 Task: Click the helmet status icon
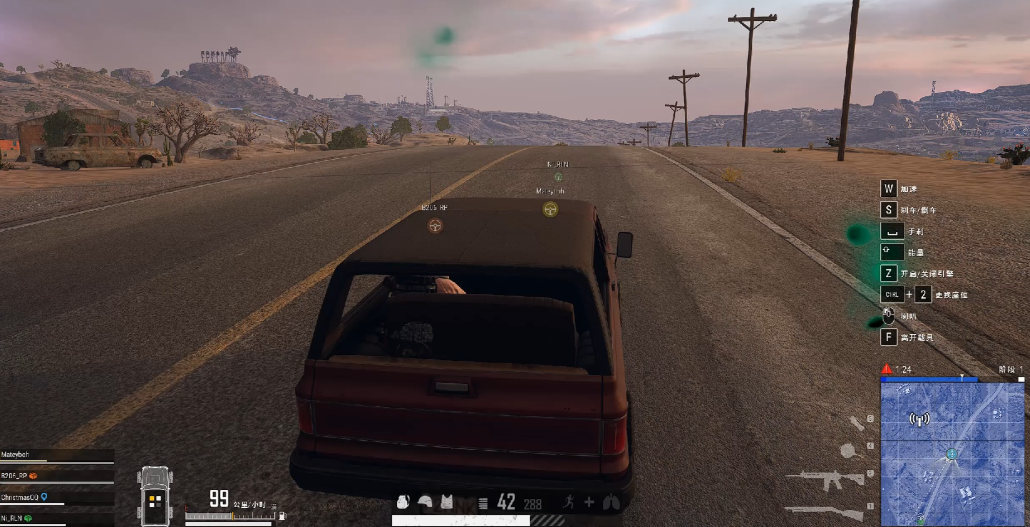tap(425, 502)
